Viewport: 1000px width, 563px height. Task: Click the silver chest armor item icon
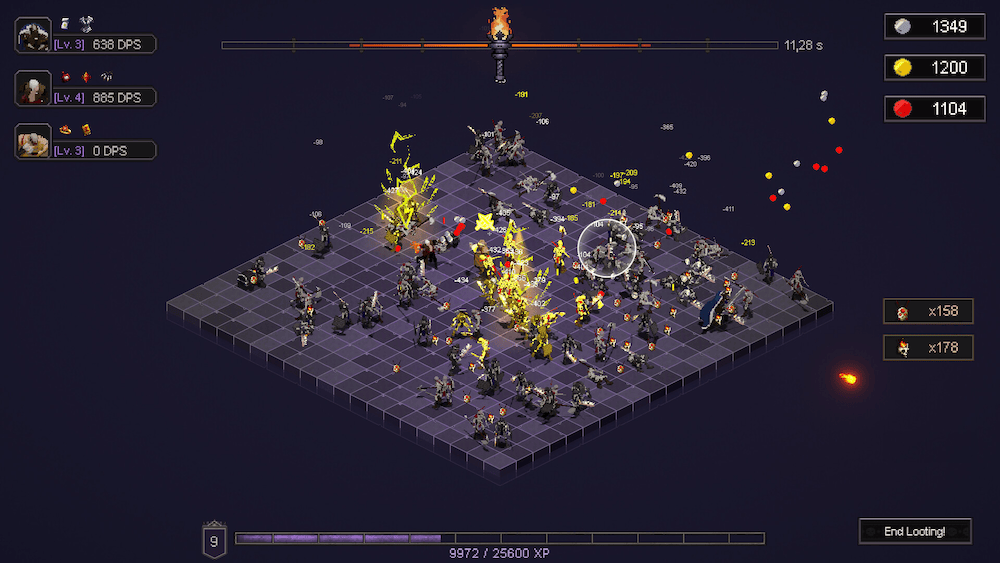click(86, 23)
